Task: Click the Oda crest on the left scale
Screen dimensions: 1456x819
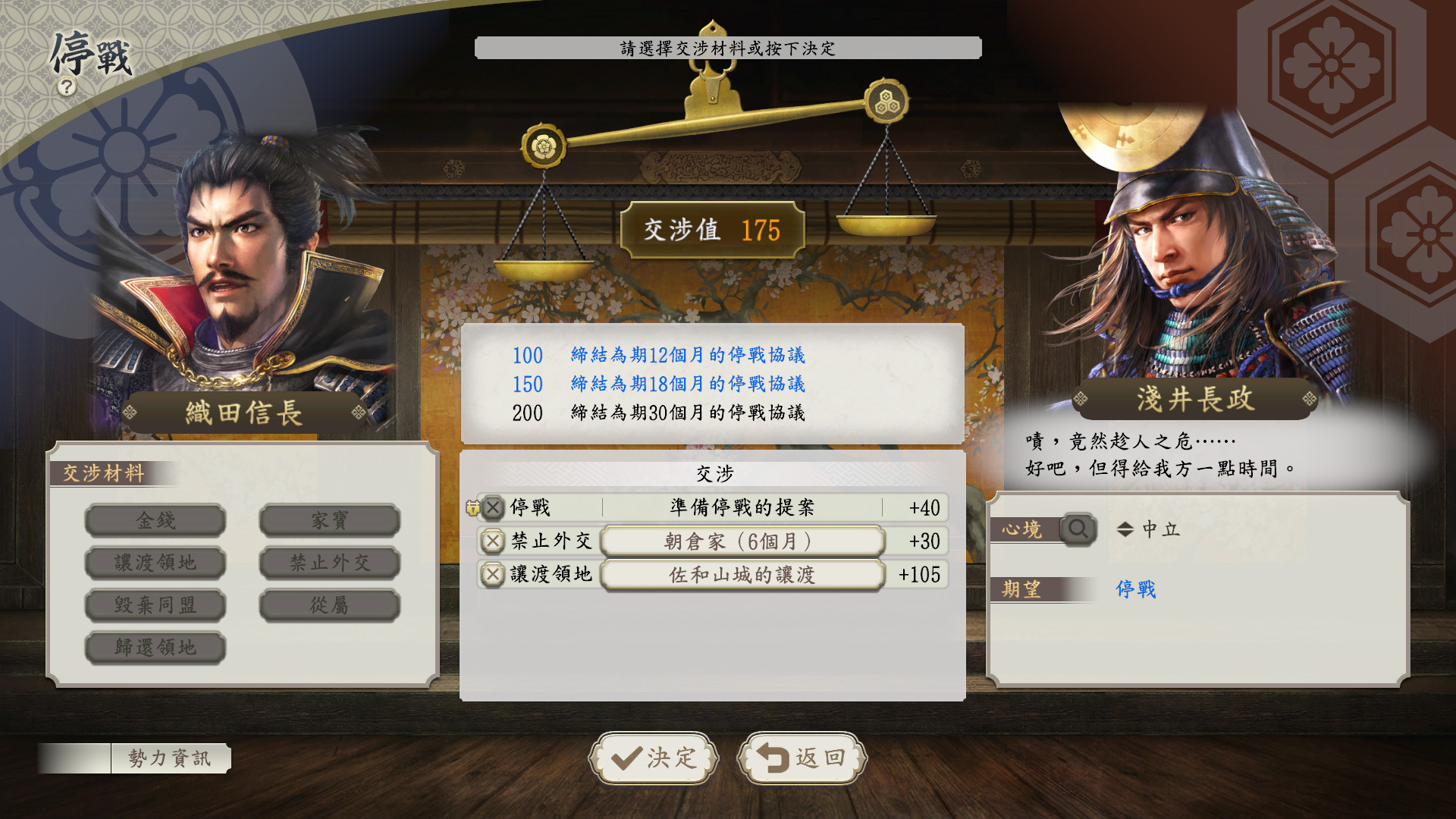Action: pyautogui.click(x=545, y=145)
